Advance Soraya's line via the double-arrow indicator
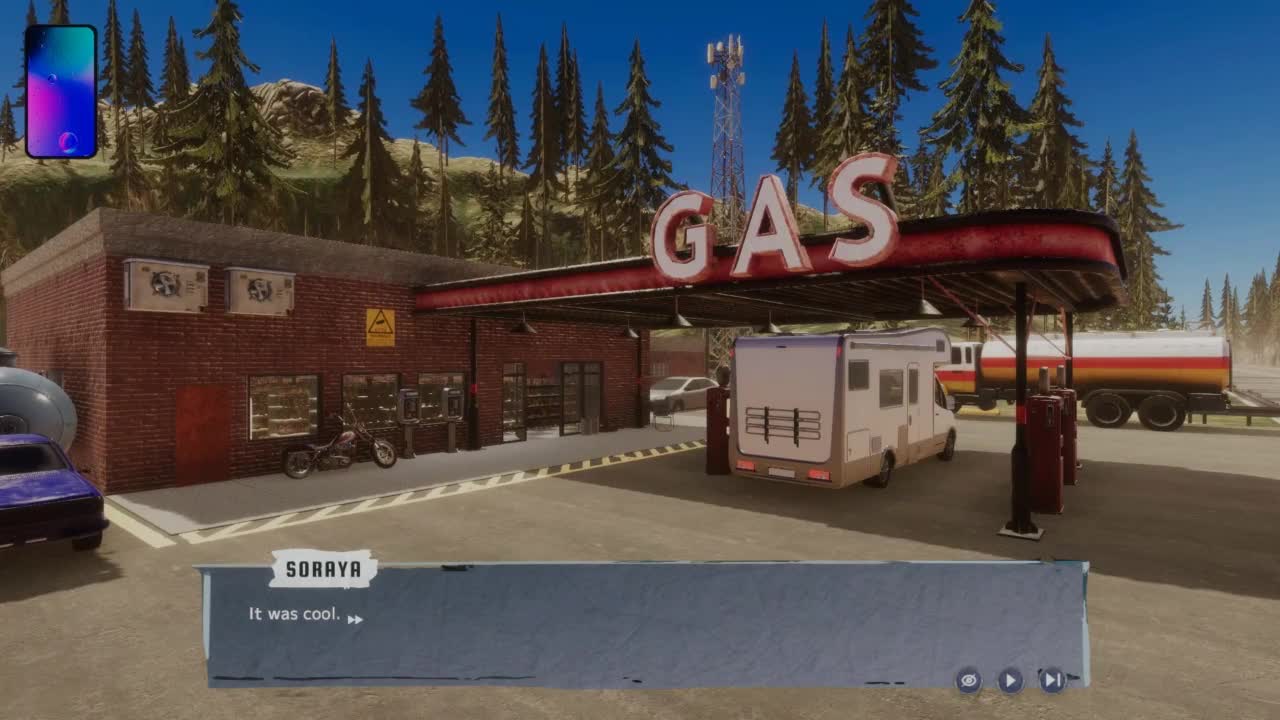The height and width of the screenshot is (720, 1280). pyautogui.click(x=355, y=620)
